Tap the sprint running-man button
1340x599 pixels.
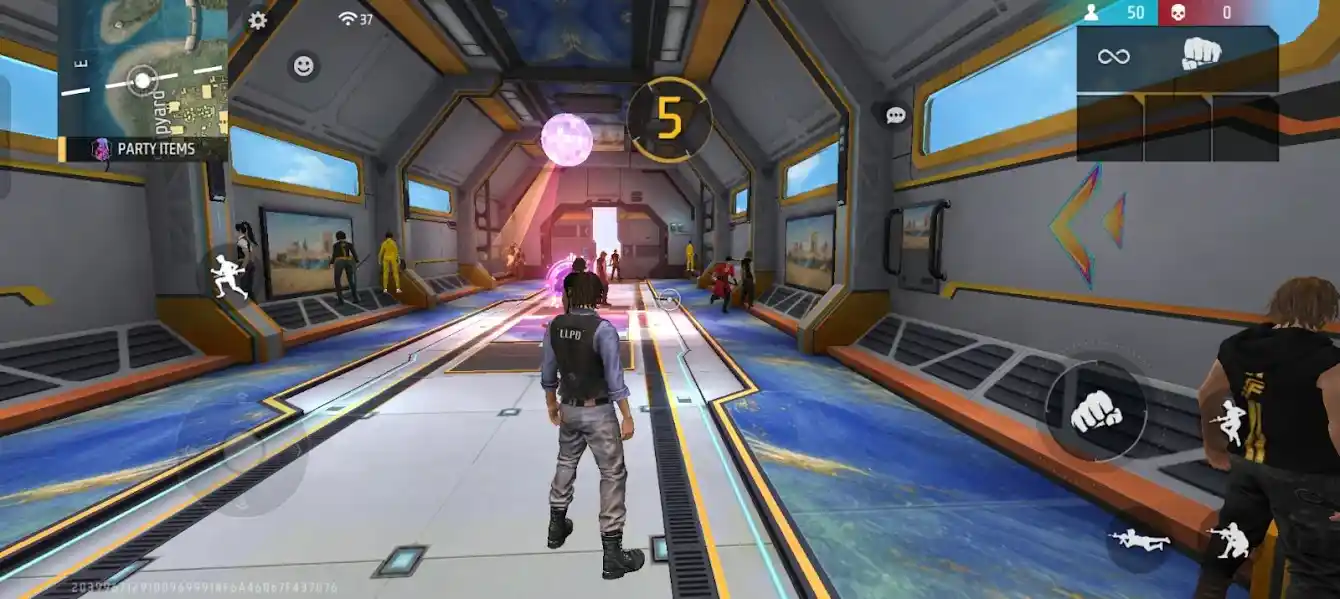[x=229, y=274]
